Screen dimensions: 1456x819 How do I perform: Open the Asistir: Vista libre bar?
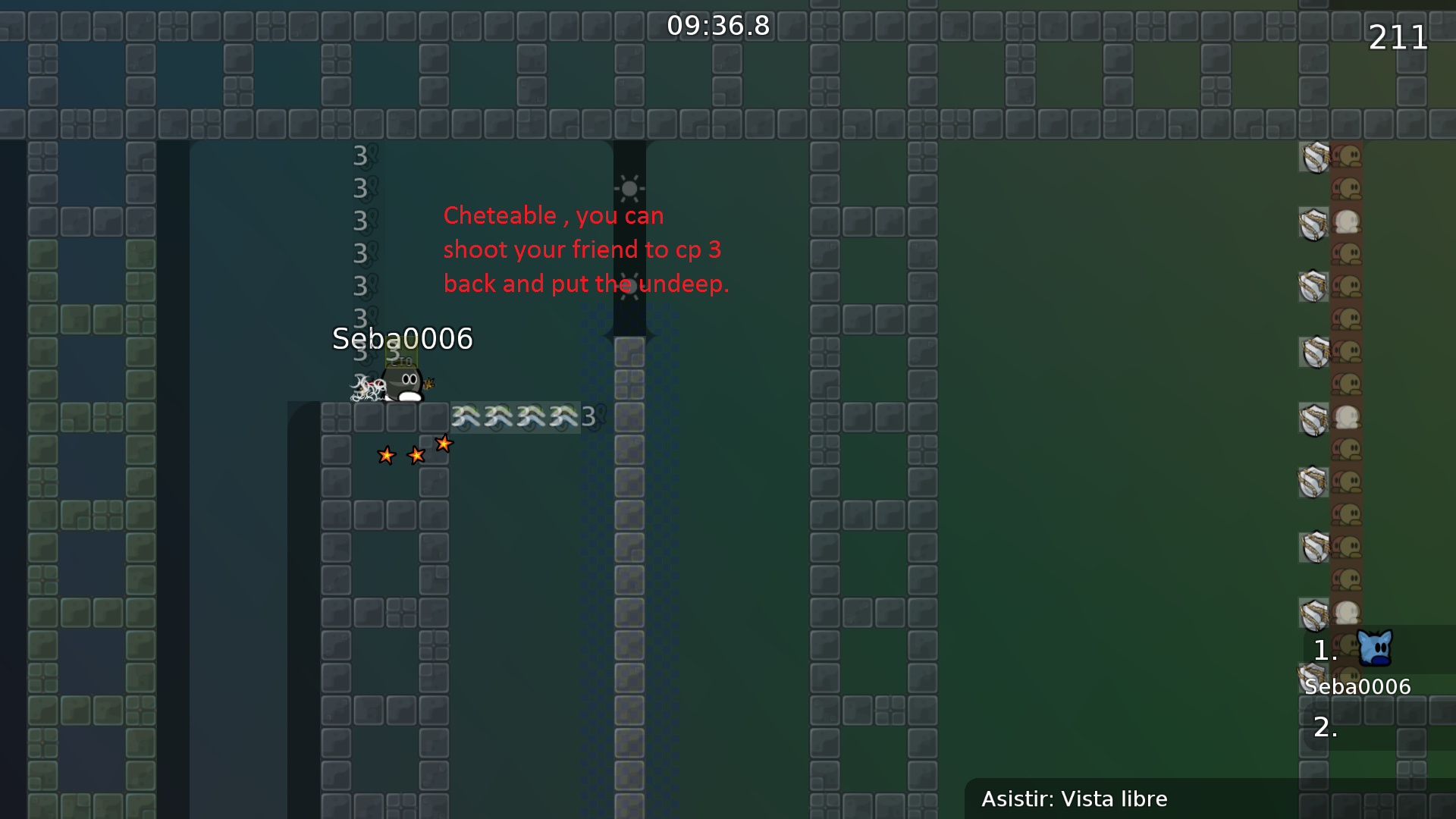point(1075,799)
